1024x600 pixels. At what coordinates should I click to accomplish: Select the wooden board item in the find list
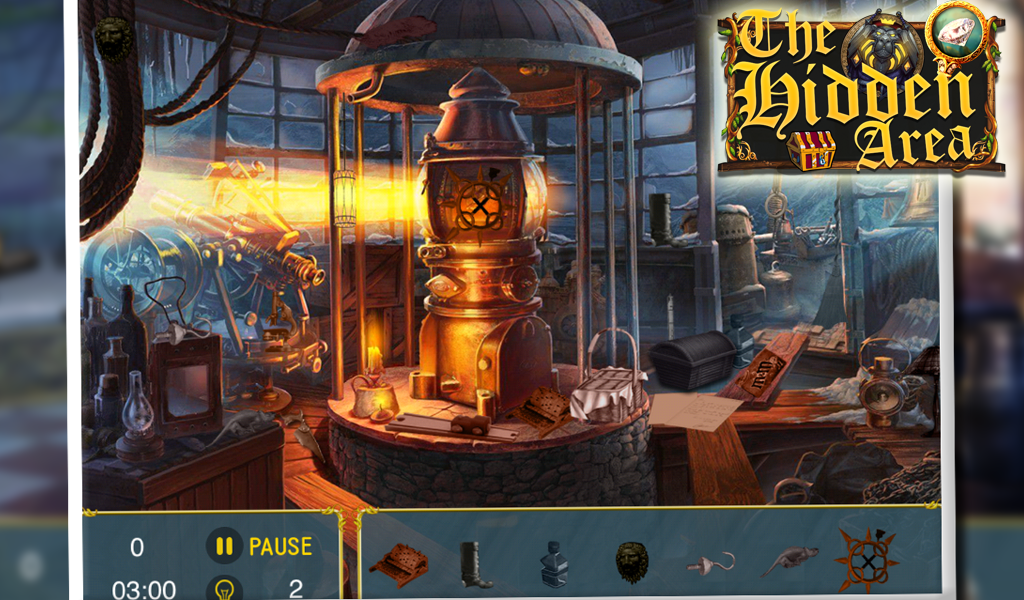click(x=398, y=564)
